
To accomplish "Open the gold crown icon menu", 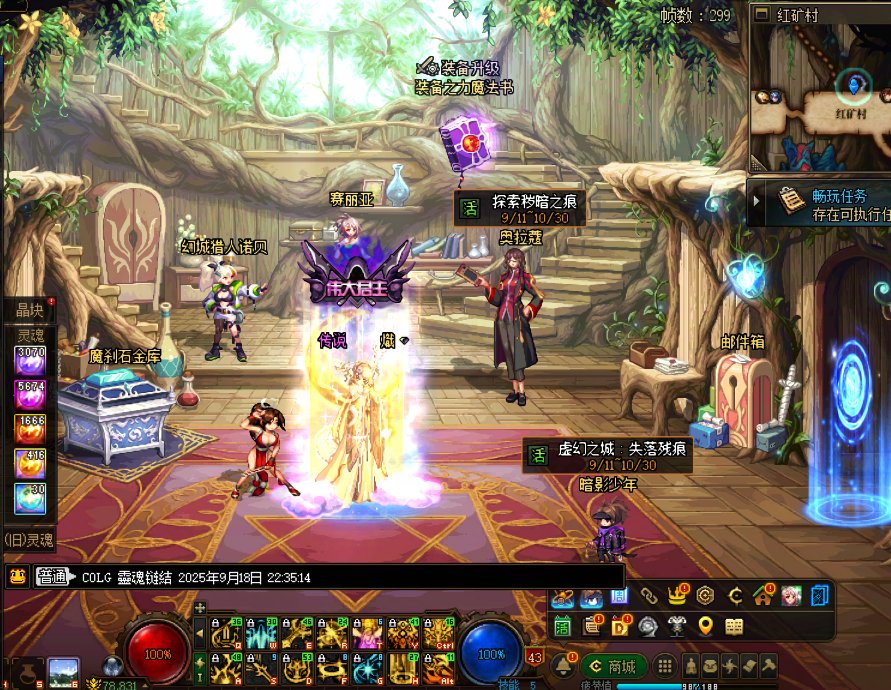I will [x=676, y=597].
